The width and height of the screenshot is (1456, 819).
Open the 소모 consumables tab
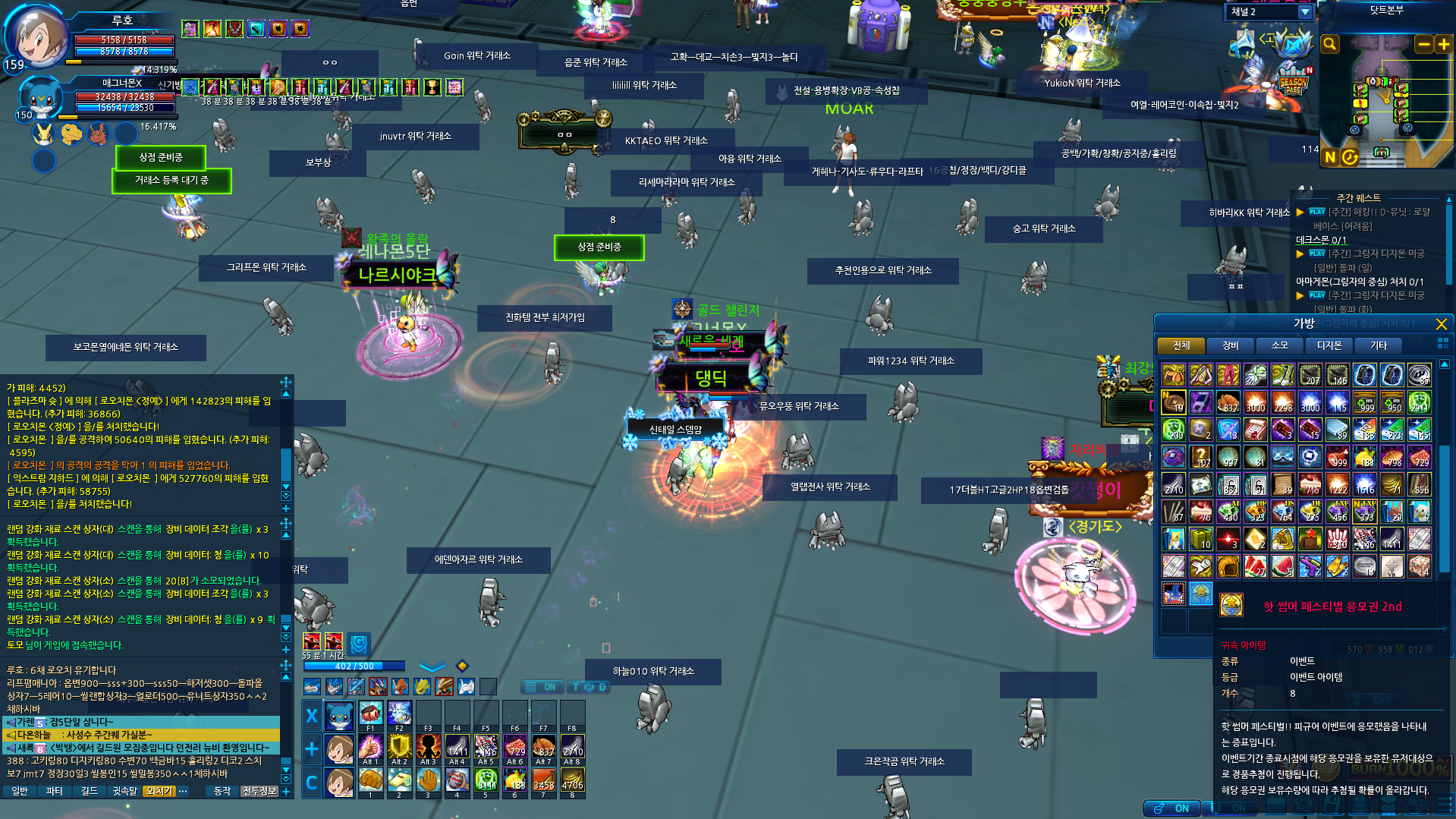coord(1279,346)
